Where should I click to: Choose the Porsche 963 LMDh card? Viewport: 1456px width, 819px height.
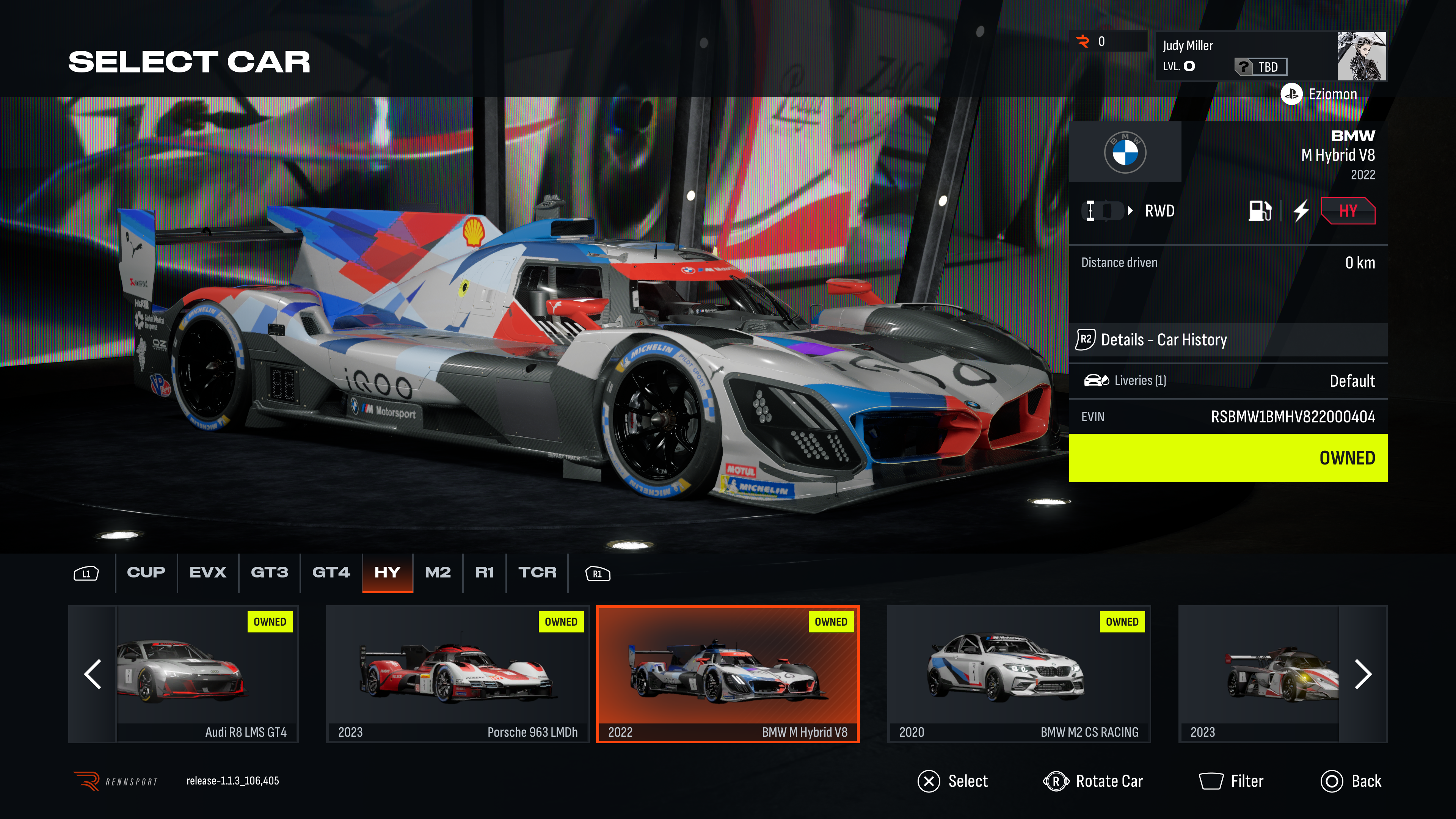click(x=457, y=674)
